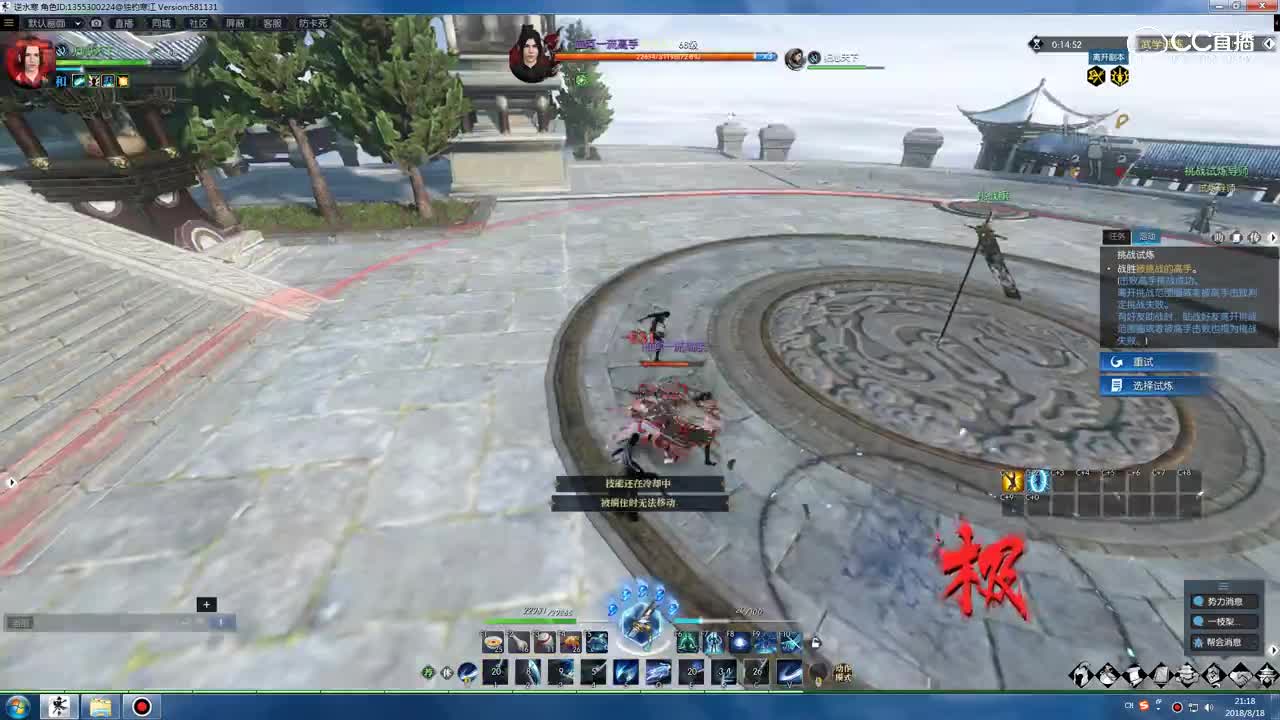Select the 势力消息 chat message icon
1280x720 pixels.
pyautogui.click(x=1198, y=601)
